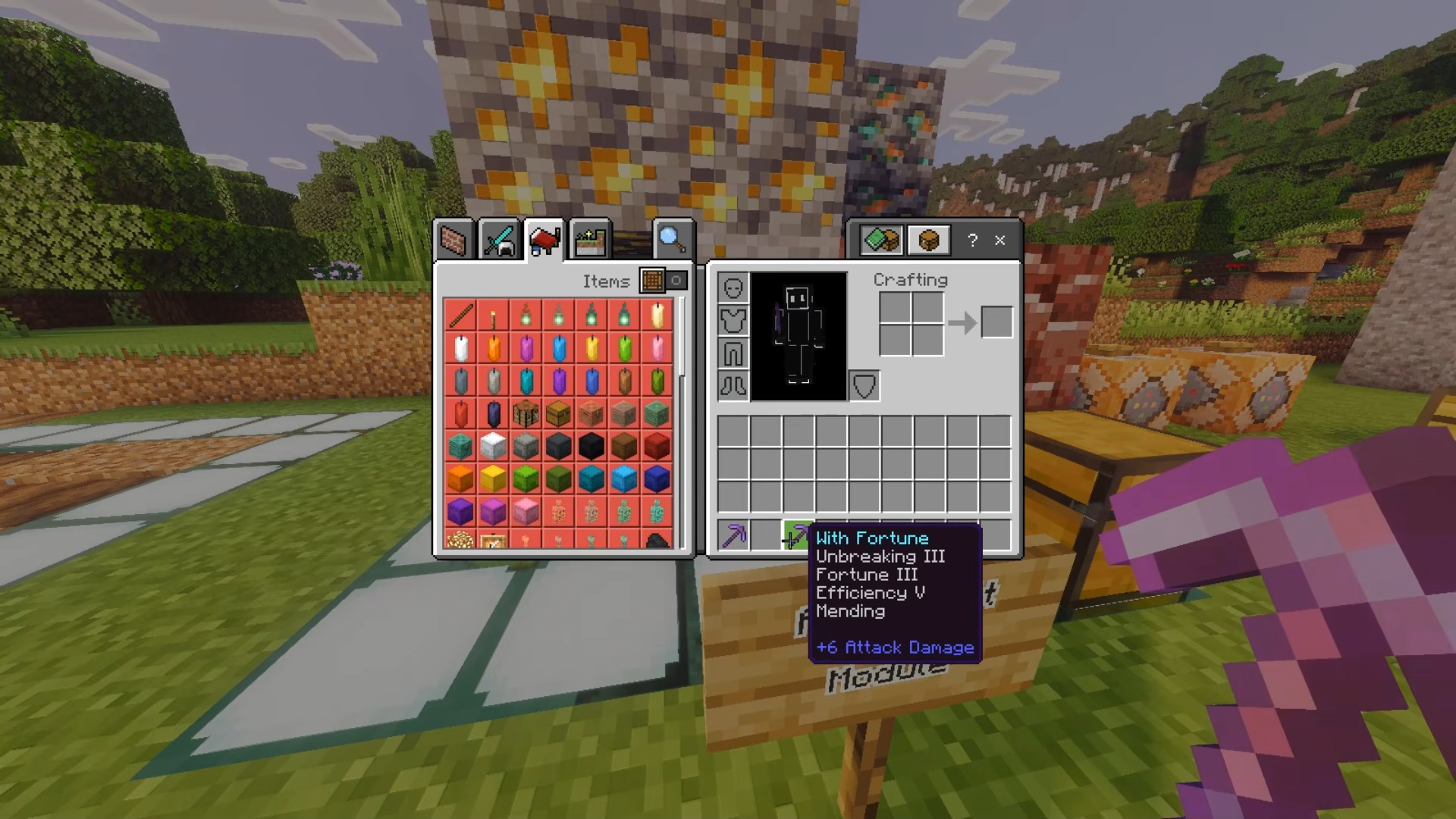Screen dimensions: 1456x819
Task: Switch recipe view using the green book toggle
Action: (880, 240)
